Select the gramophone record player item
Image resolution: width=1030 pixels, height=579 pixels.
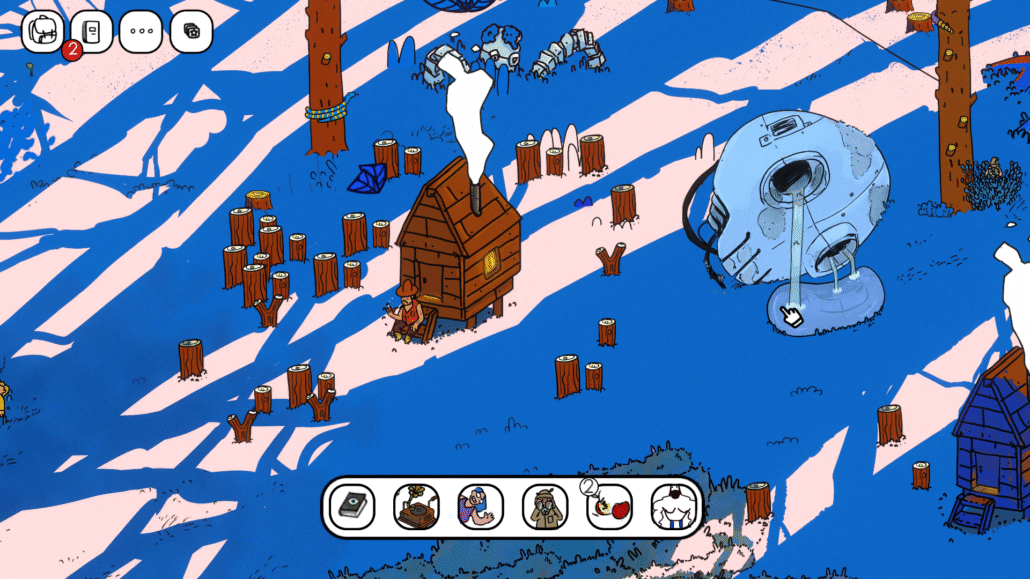[x=416, y=507]
